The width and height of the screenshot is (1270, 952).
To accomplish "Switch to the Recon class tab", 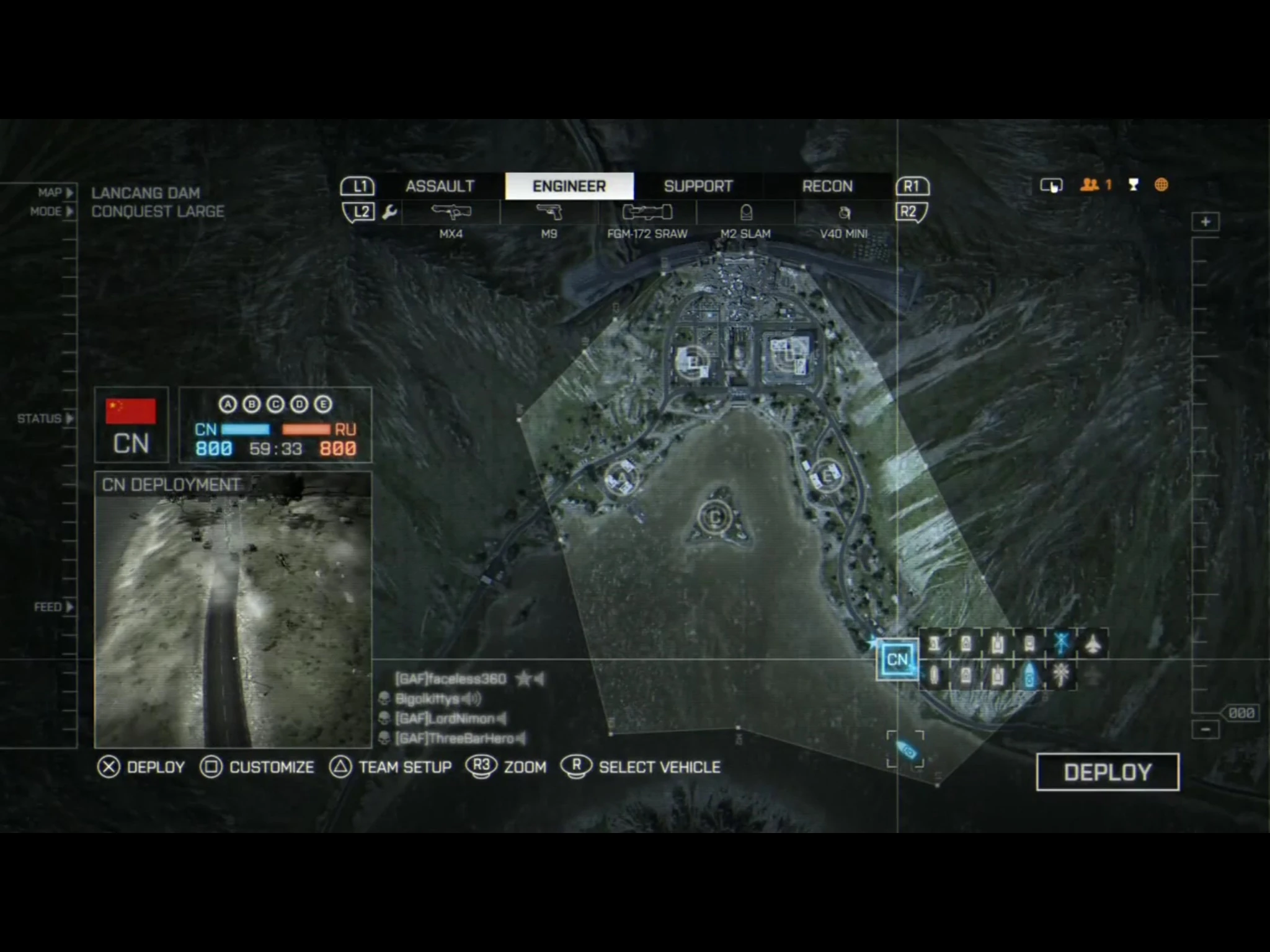I will [827, 186].
